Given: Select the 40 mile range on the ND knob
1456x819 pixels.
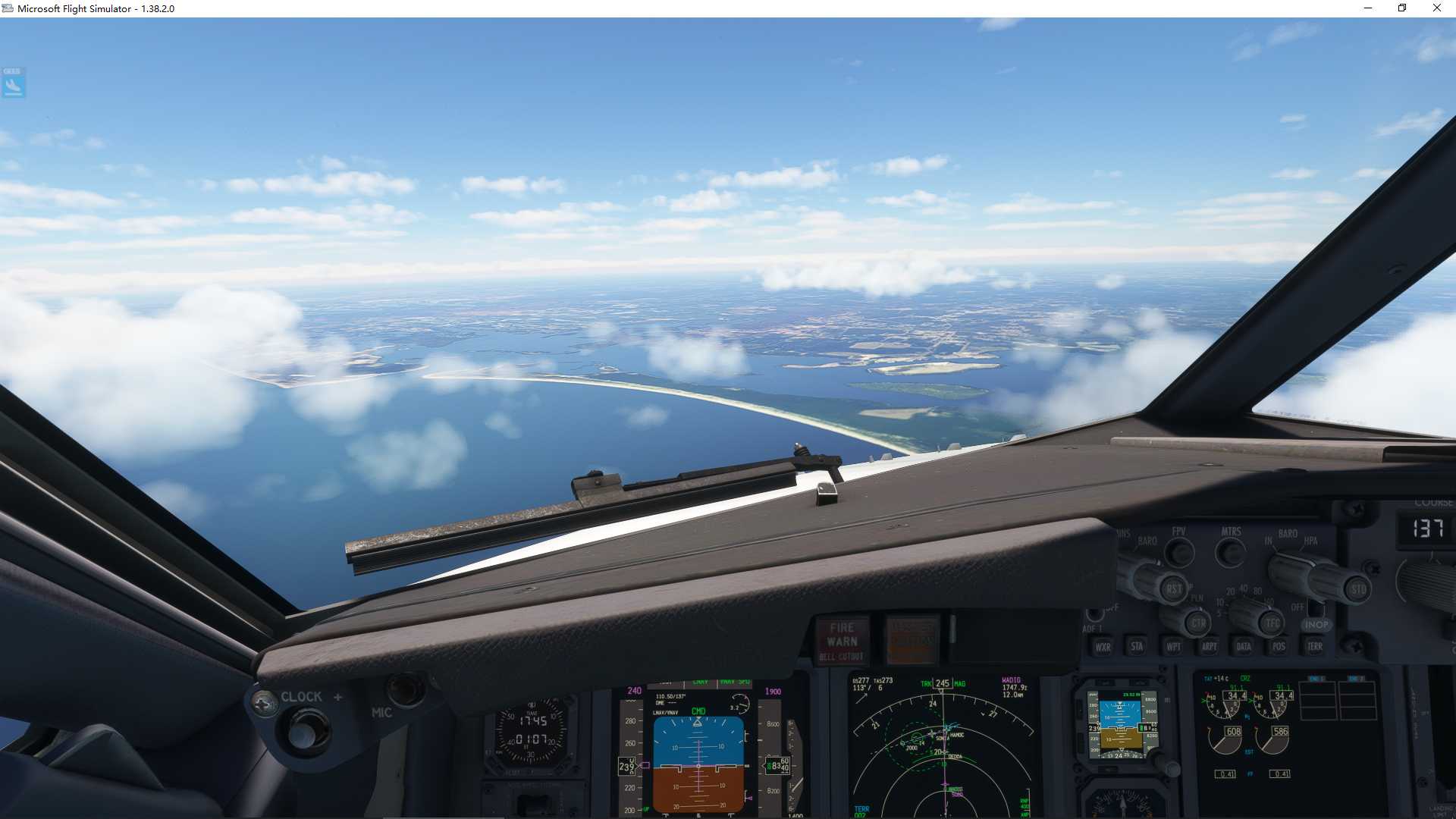Looking at the screenshot, I should 1242,590.
